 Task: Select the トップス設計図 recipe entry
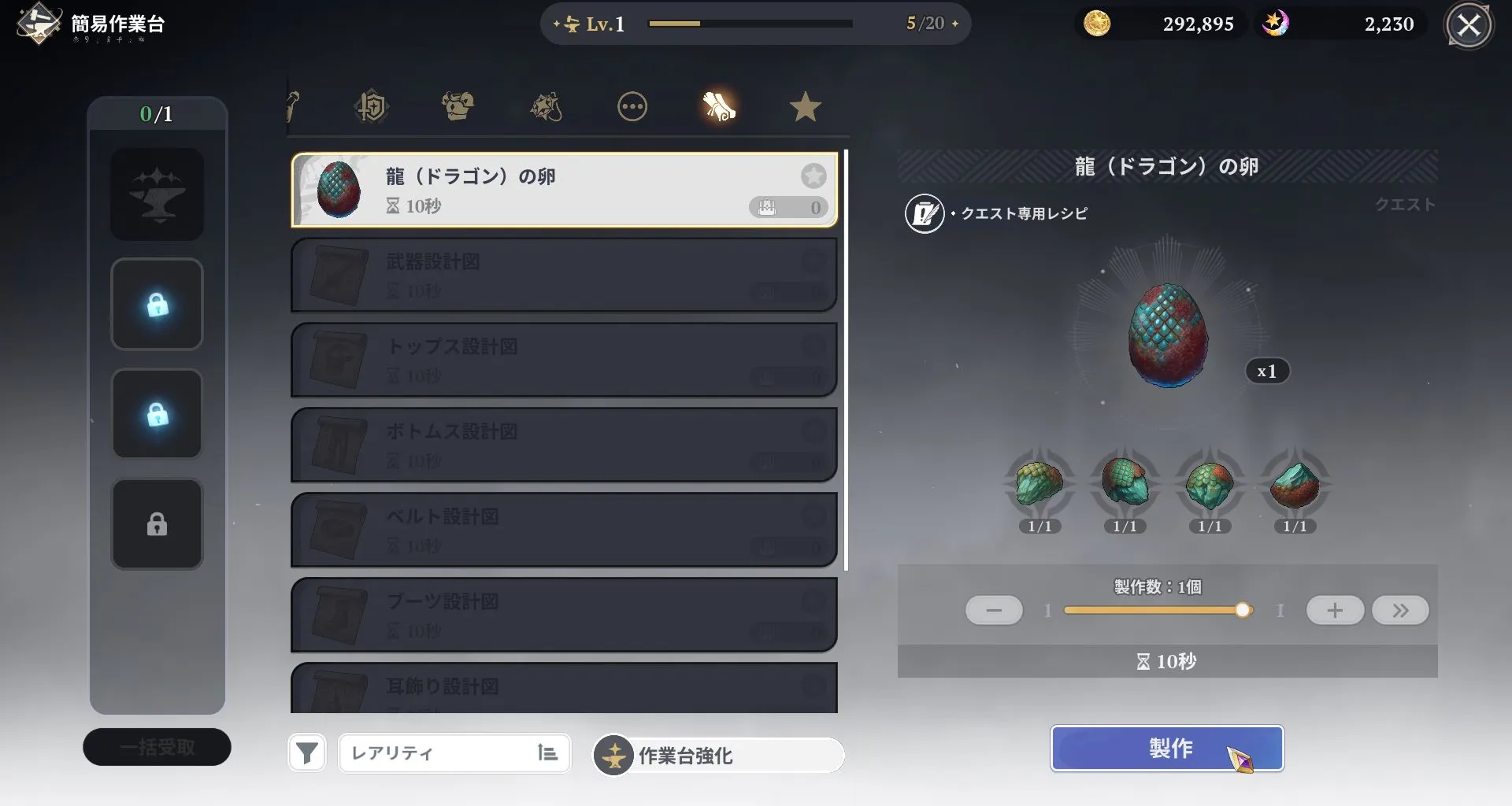coord(563,360)
